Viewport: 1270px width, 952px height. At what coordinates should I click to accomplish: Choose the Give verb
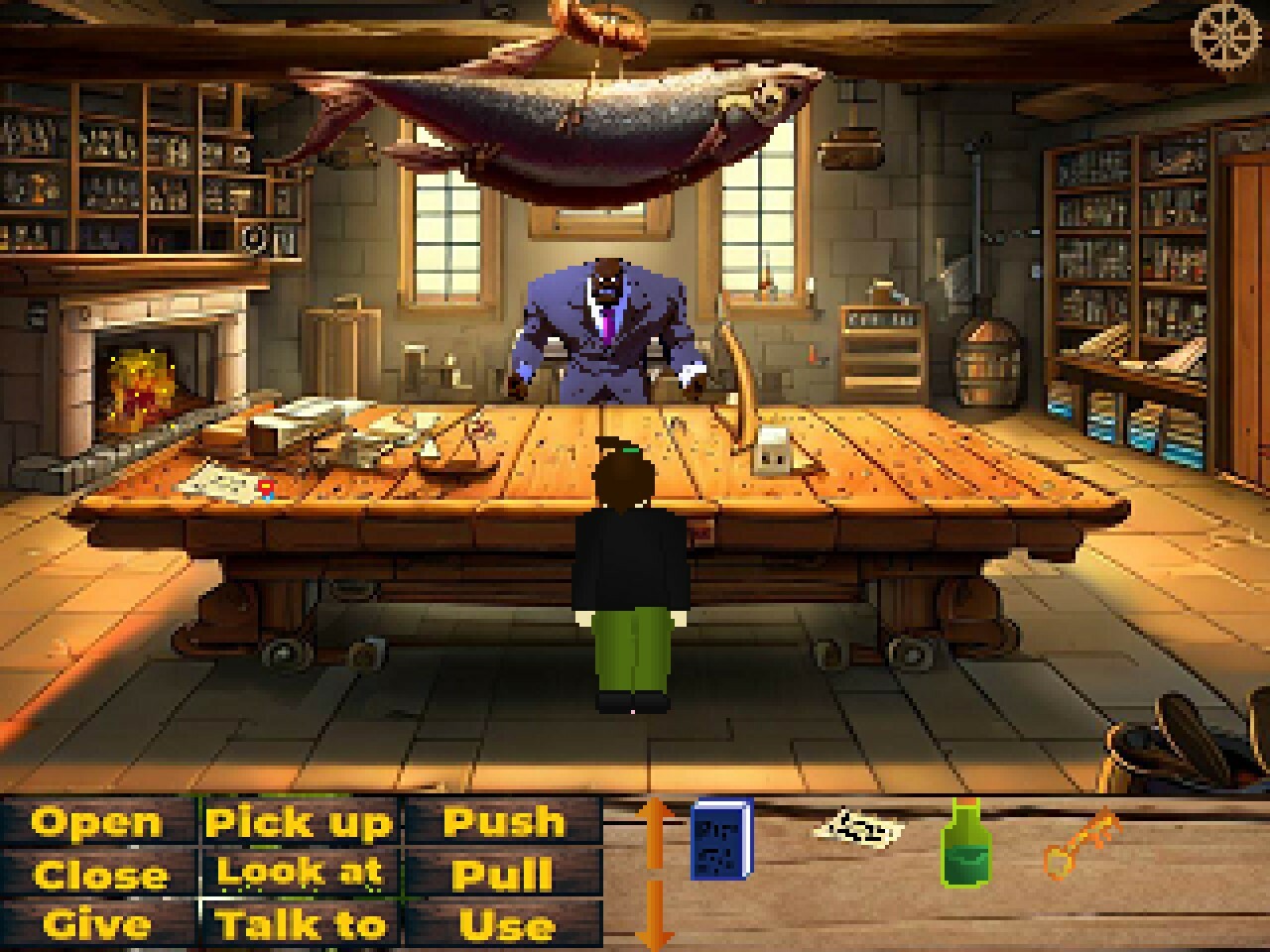point(99,926)
